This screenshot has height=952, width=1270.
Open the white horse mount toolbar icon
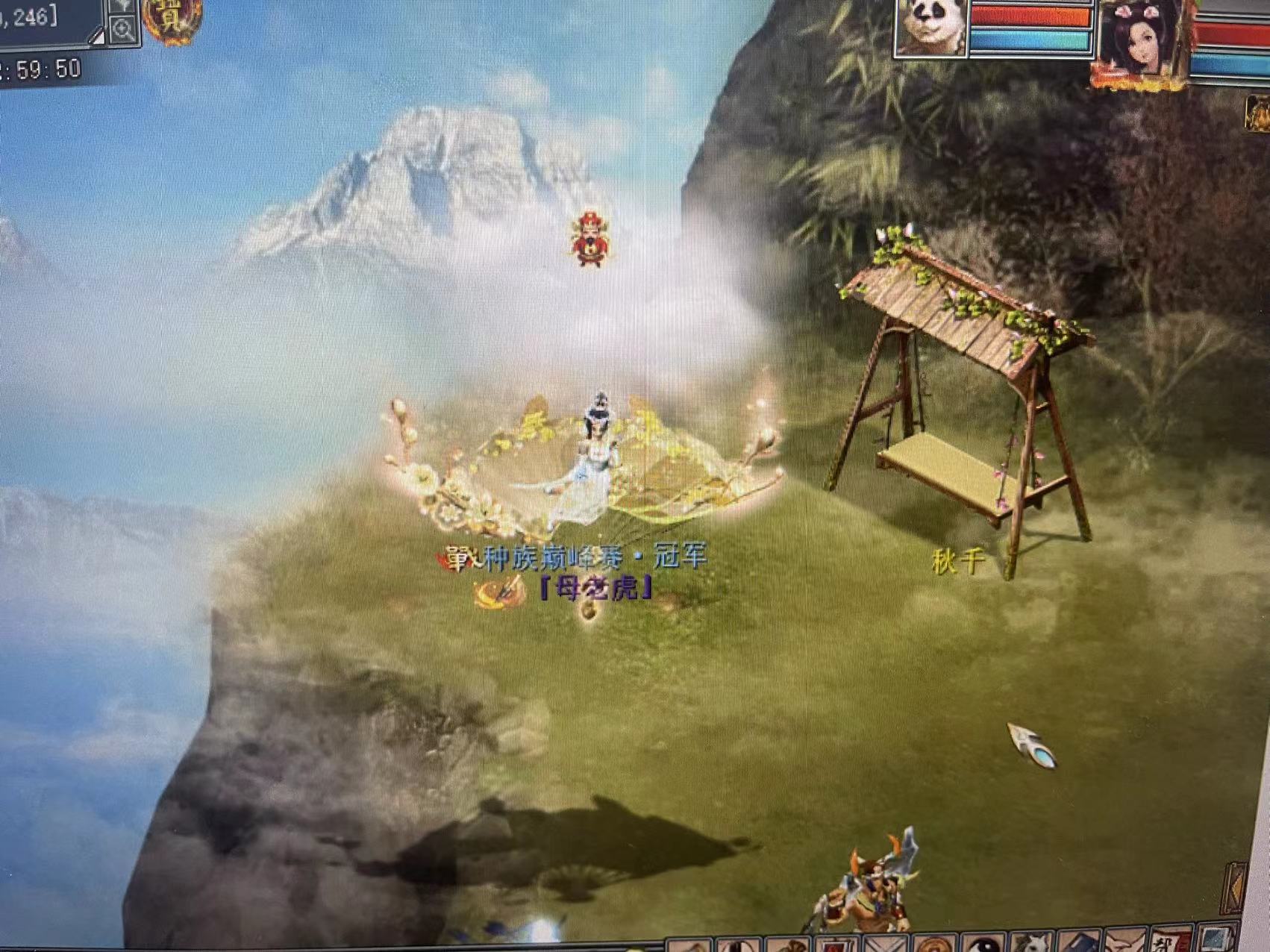tap(1033, 943)
